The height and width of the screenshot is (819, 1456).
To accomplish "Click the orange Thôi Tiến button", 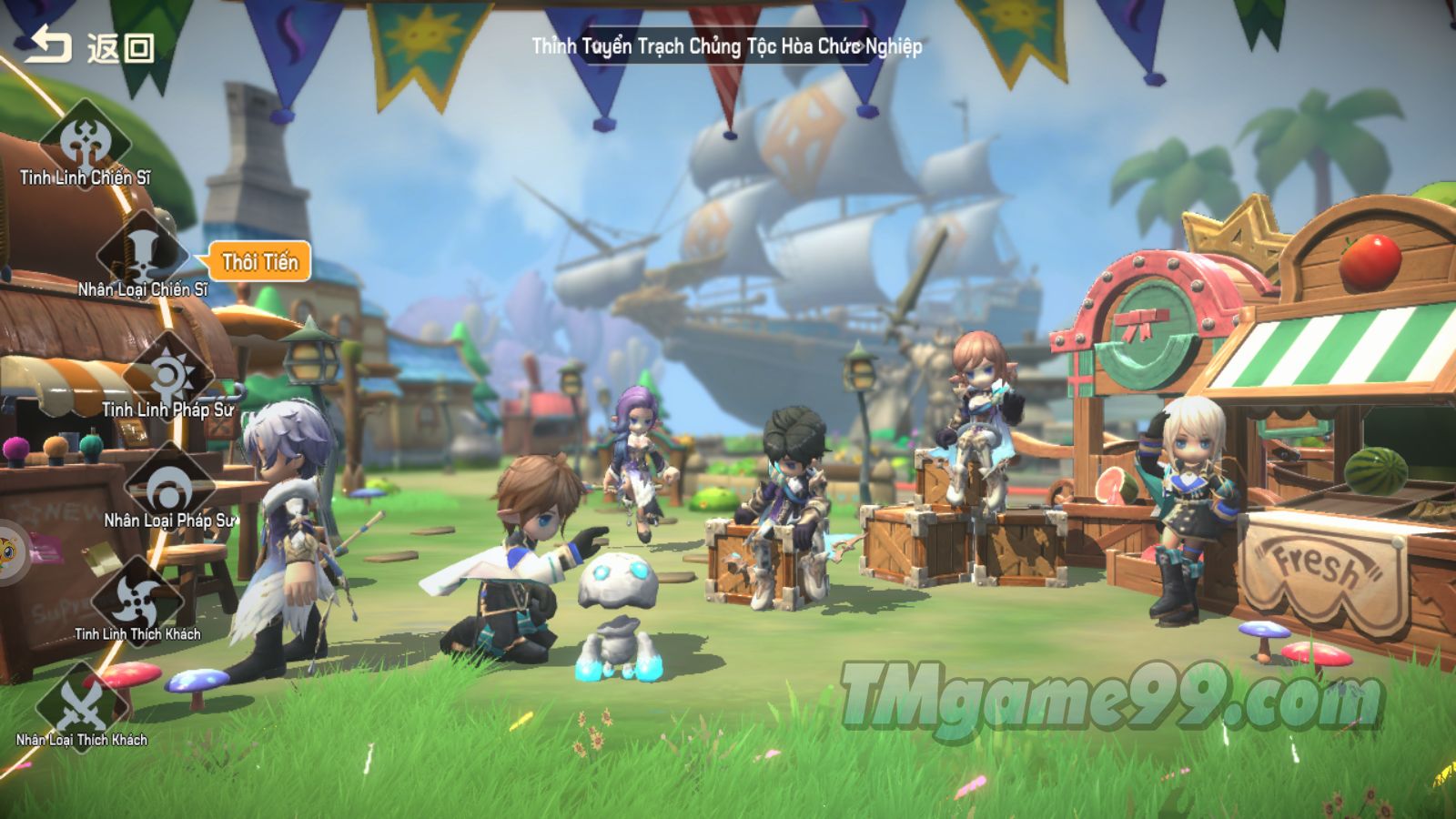I will click(260, 262).
